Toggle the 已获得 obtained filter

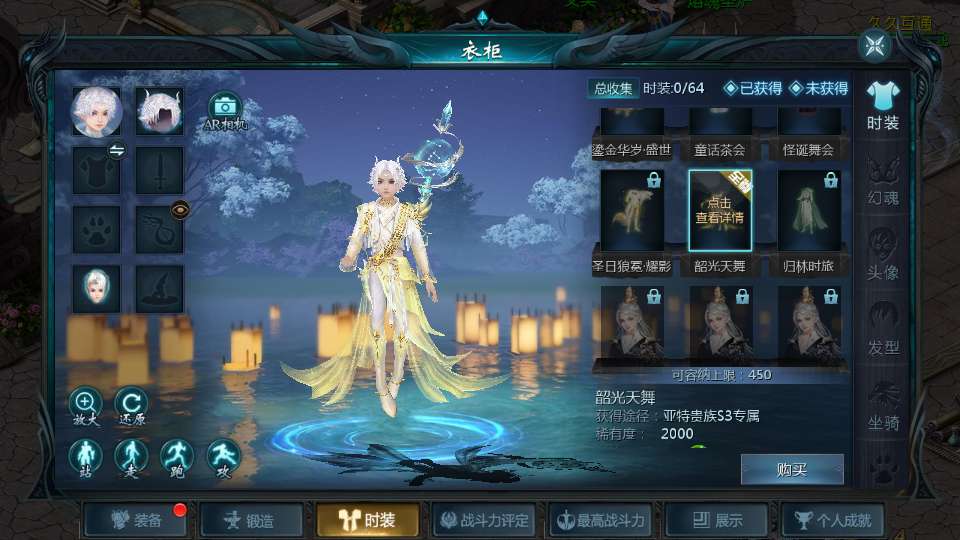click(753, 89)
